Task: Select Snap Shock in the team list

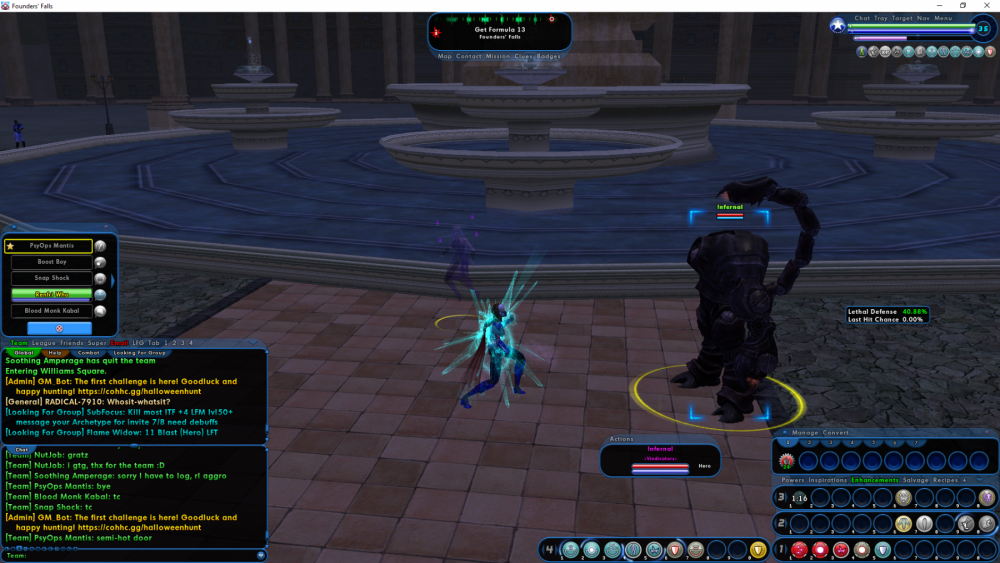Action: pos(52,278)
